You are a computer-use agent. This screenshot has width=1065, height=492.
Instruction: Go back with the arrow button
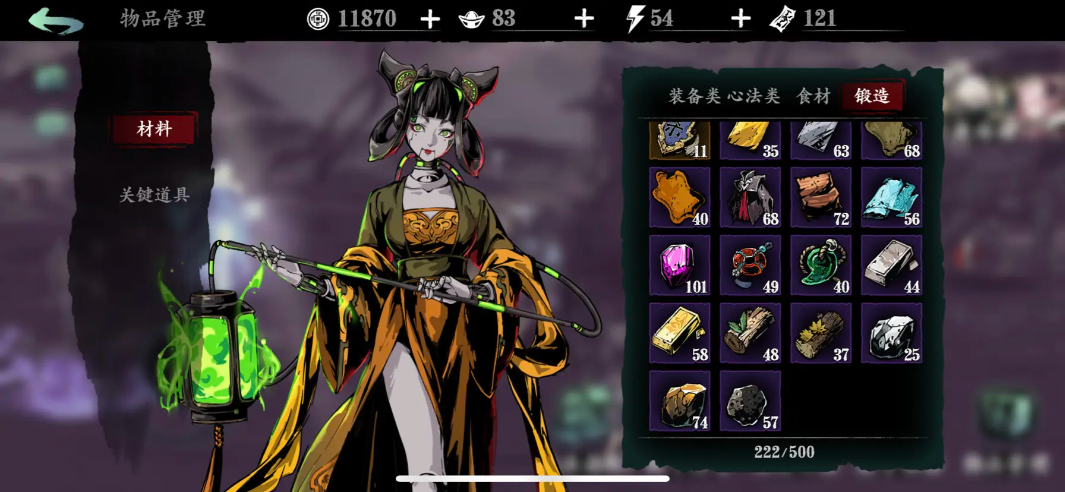tap(55, 20)
